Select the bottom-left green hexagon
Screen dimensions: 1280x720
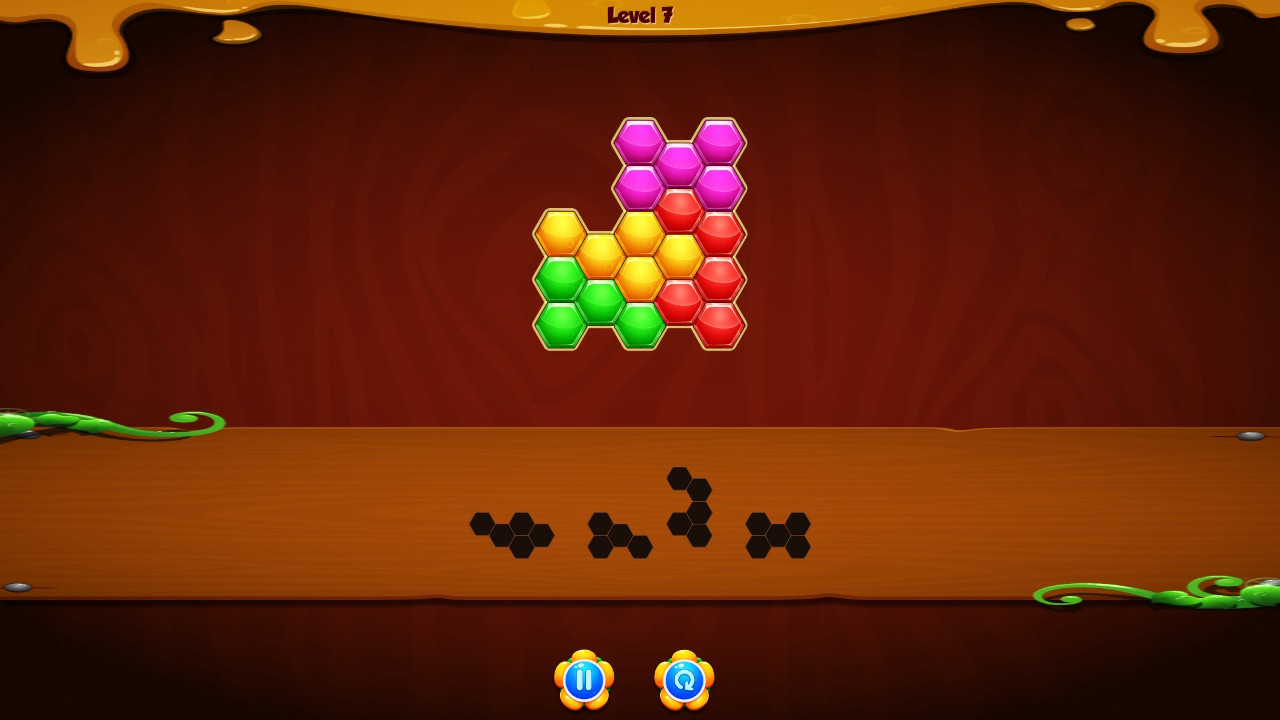561,326
